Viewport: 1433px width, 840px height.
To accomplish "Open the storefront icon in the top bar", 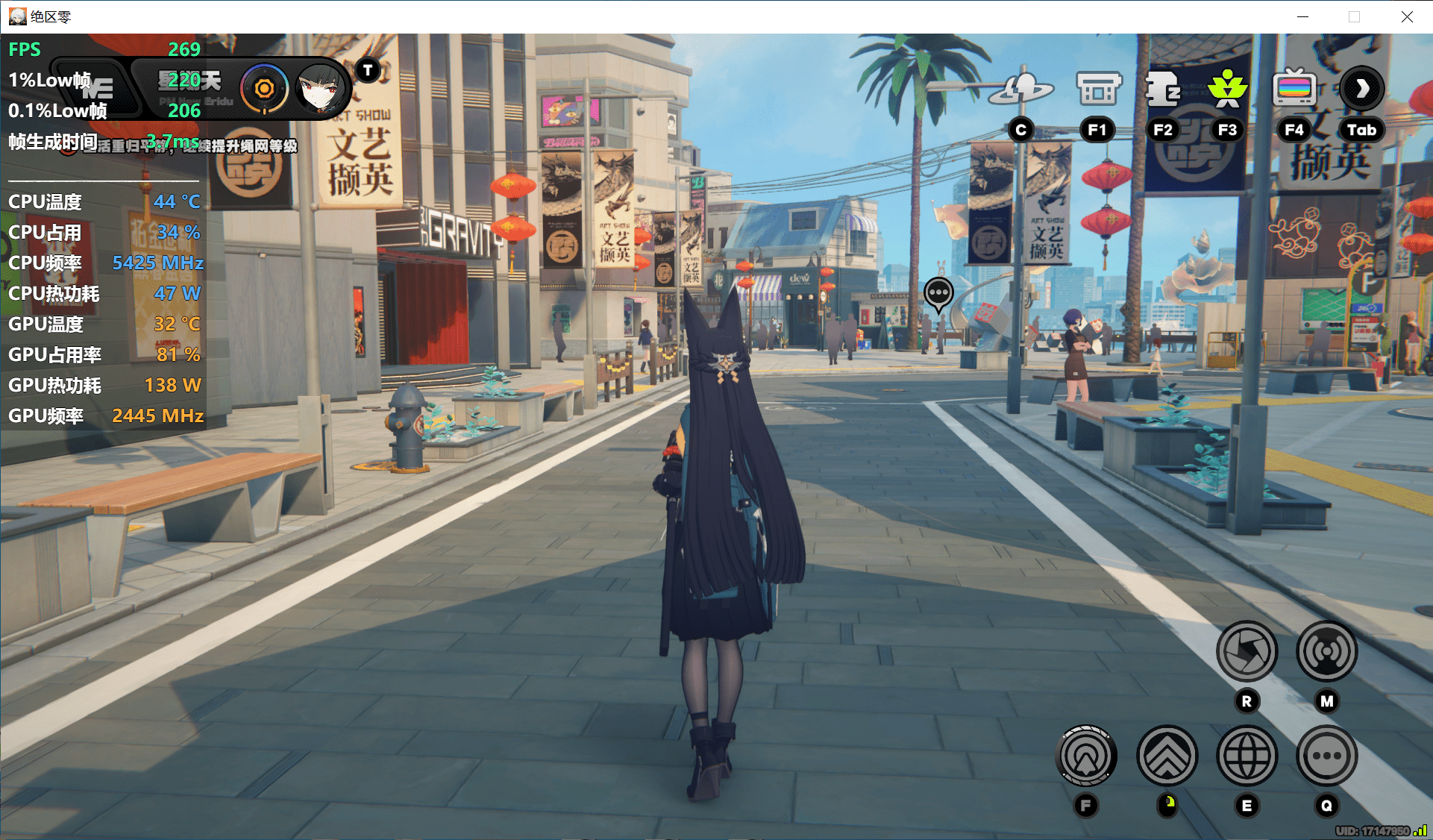I will point(1098,90).
